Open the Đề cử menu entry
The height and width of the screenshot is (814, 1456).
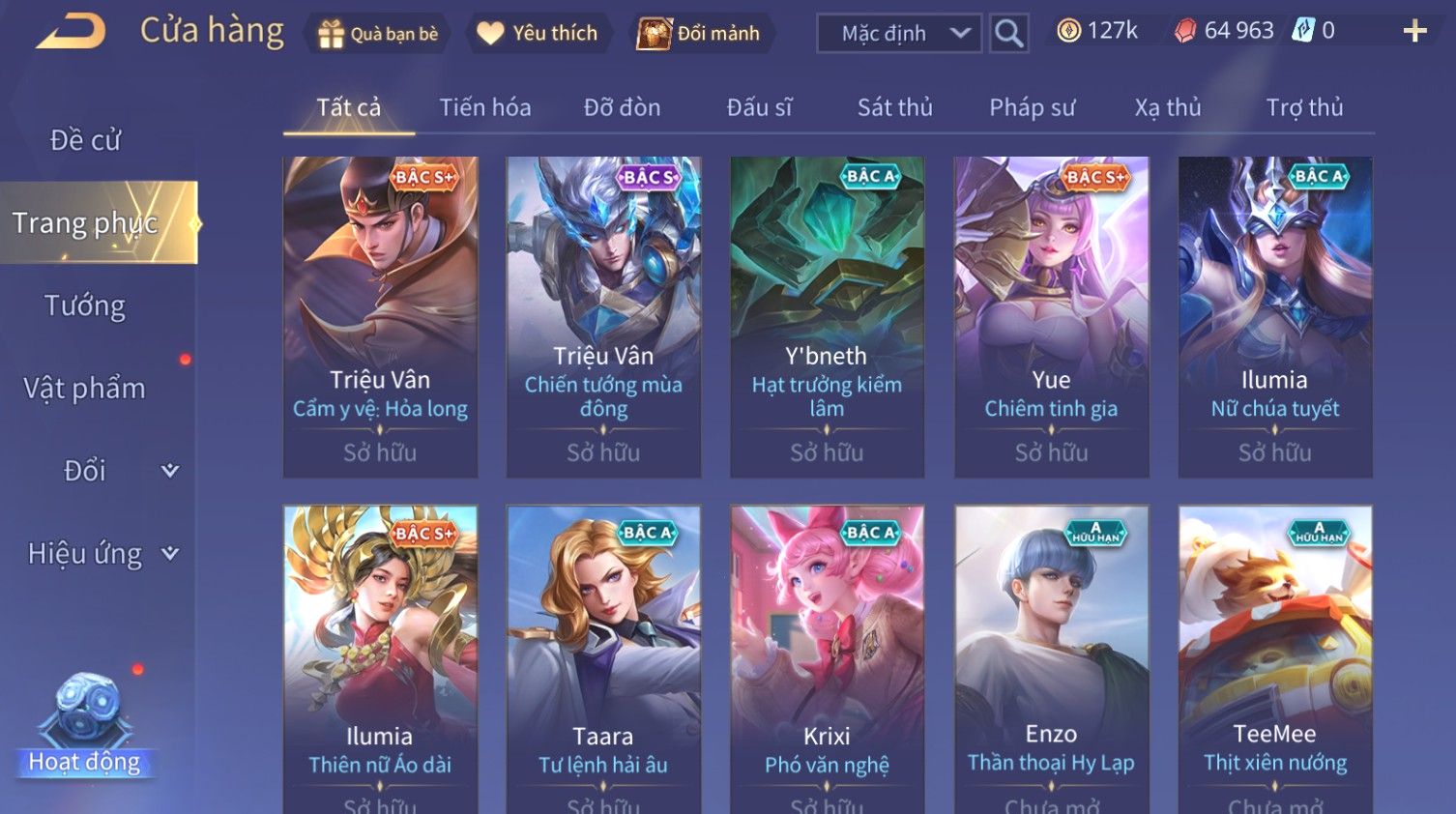(x=85, y=140)
